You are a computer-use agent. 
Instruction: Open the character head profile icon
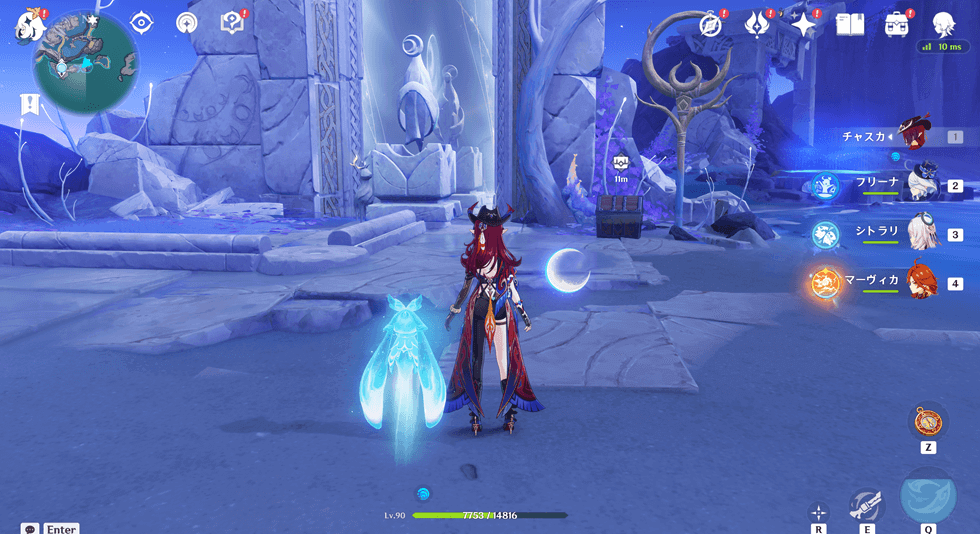point(942,24)
